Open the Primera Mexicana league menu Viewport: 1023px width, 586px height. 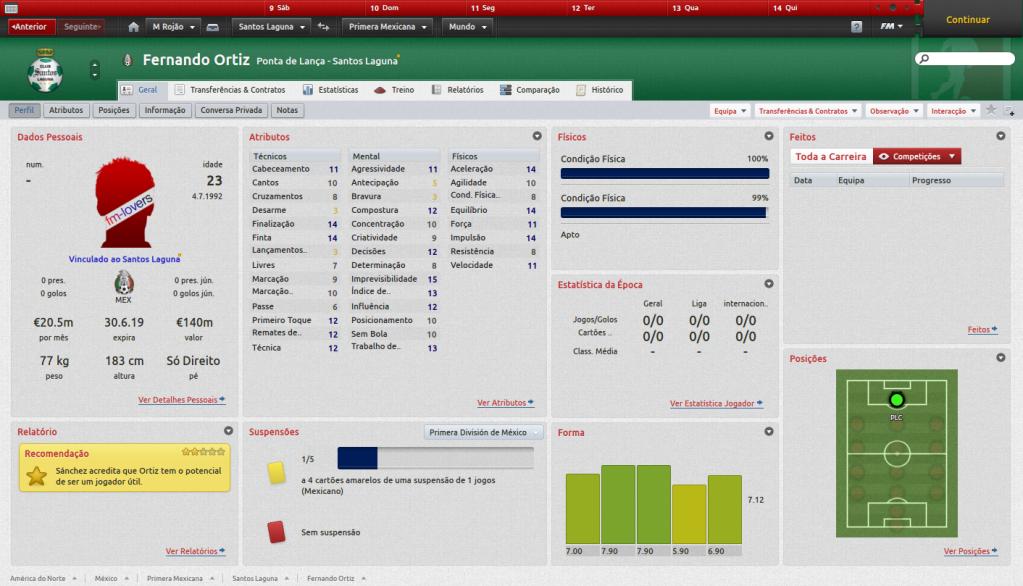point(389,26)
